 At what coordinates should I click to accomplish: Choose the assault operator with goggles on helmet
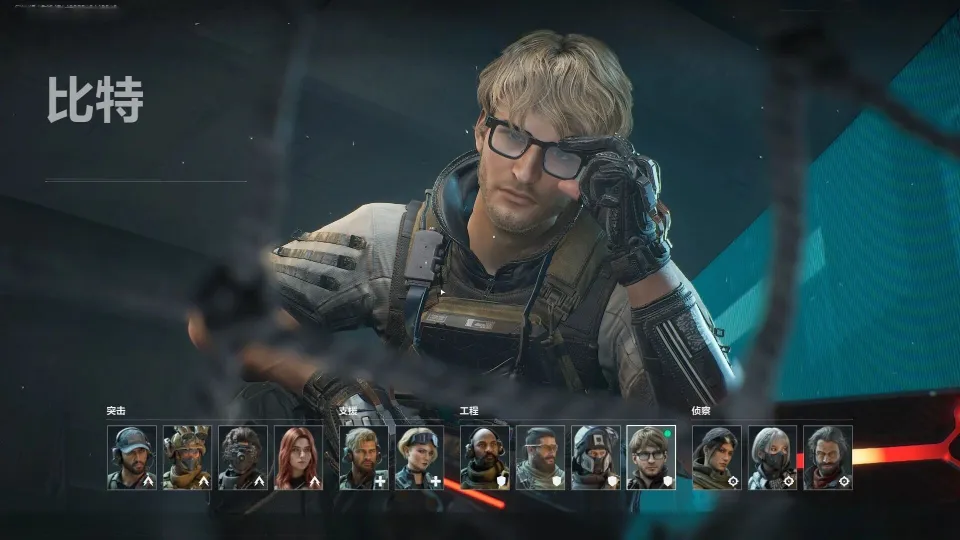(187, 458)
